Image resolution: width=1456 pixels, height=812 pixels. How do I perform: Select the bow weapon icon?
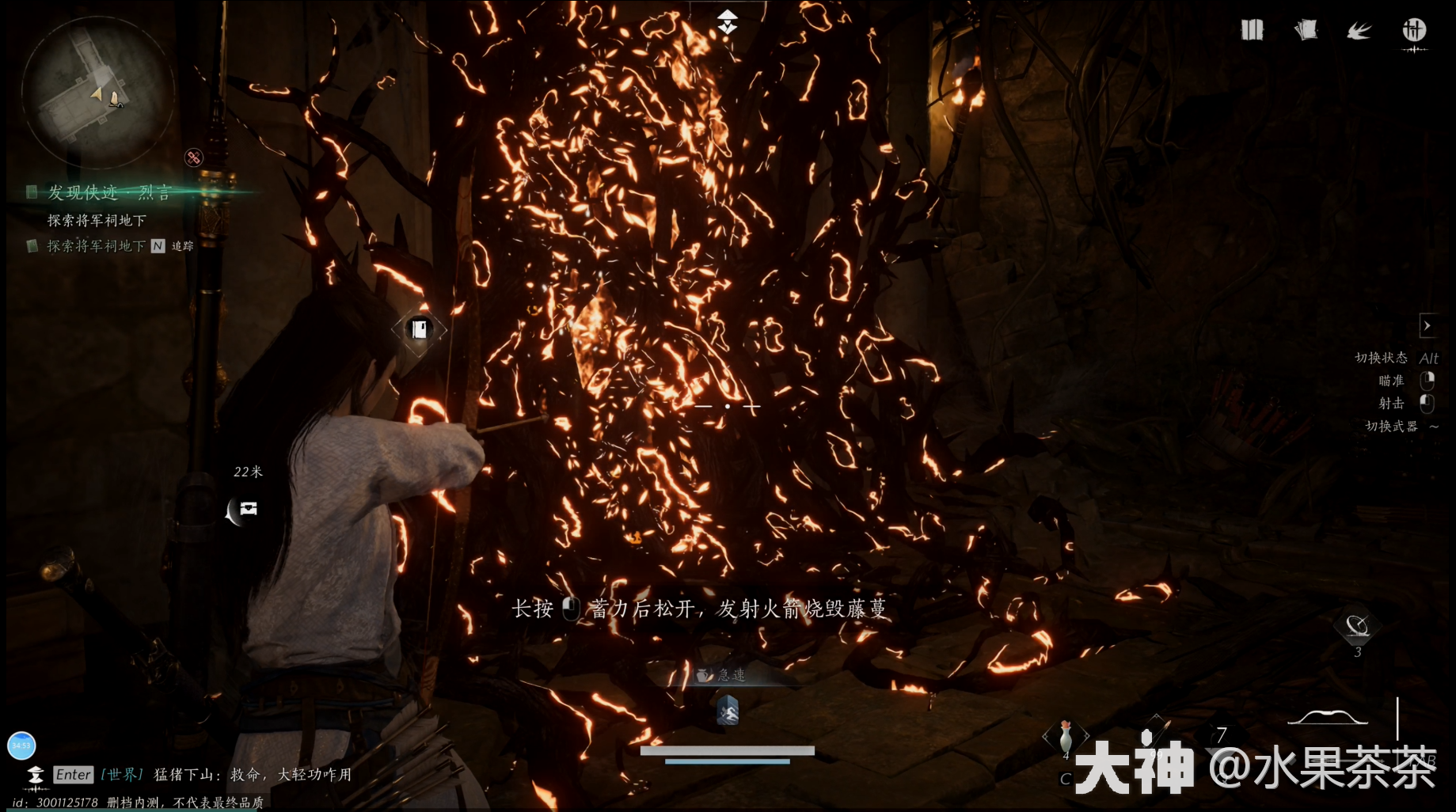pos(1327,717)
